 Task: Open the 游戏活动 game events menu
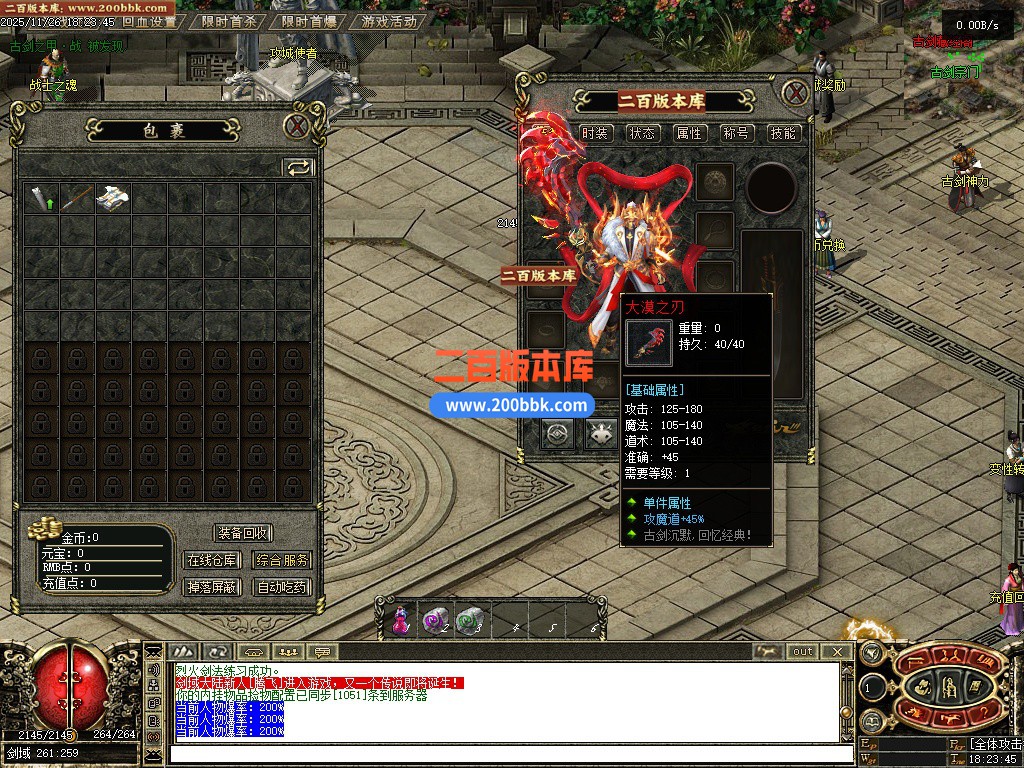389,21
